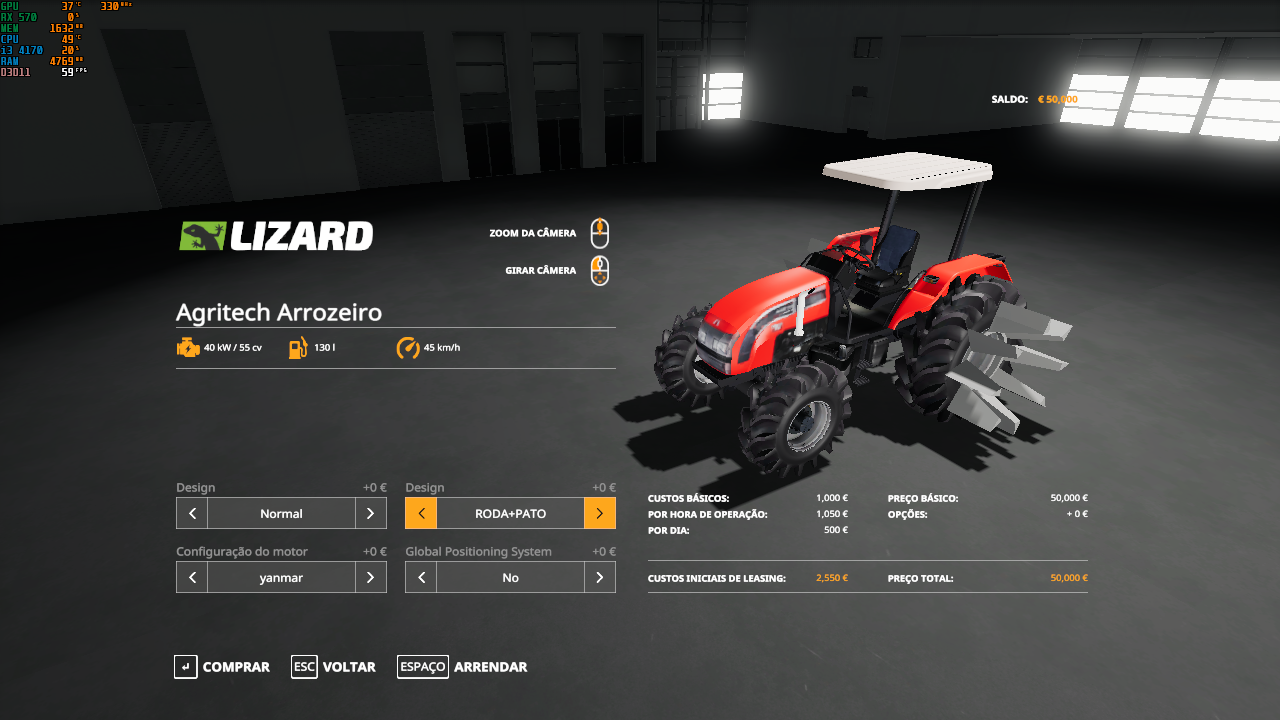The image size is (1280, 720).
Task: Change engine configuration from yanmar
Action: pyautogui.click(x=370, y=577)
